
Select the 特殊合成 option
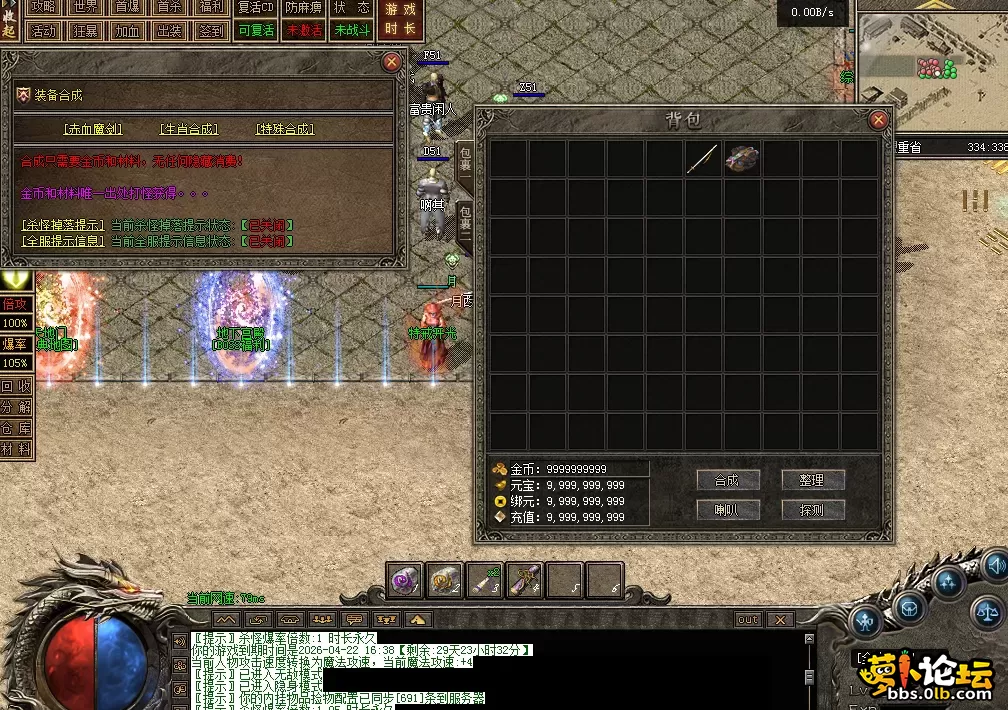click(285, 129)
